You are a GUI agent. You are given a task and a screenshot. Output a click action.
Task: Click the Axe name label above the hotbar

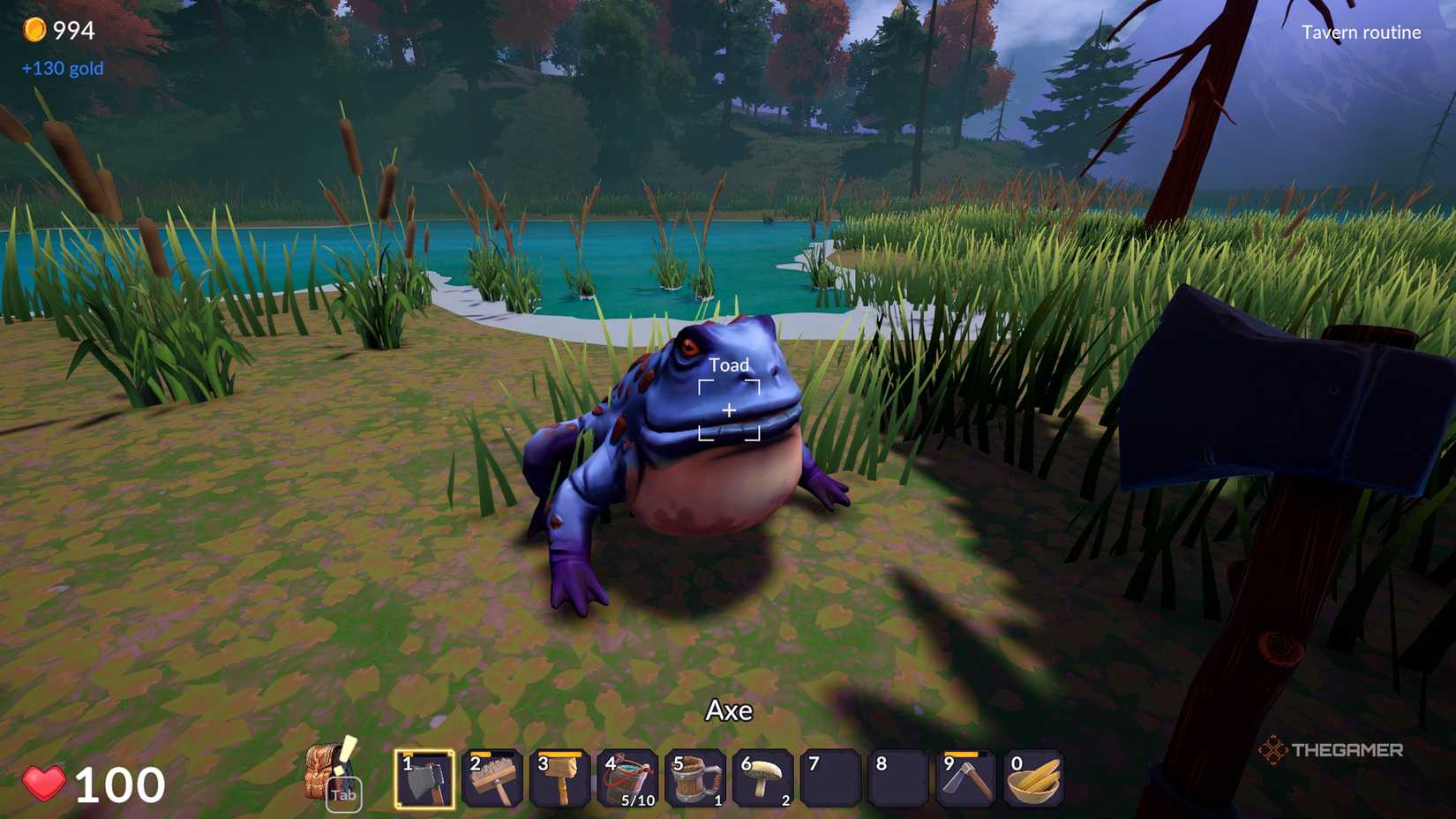[x=728, y=710]
